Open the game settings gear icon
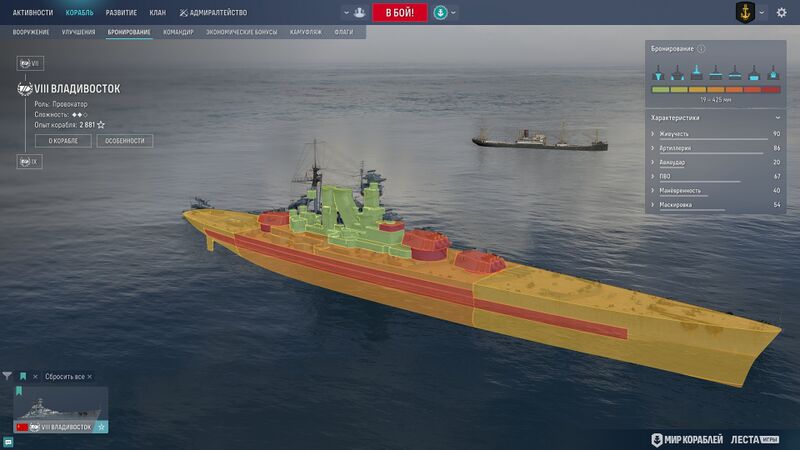The width and height of the screenshot is (800, 450). click(x=782, y=13)
